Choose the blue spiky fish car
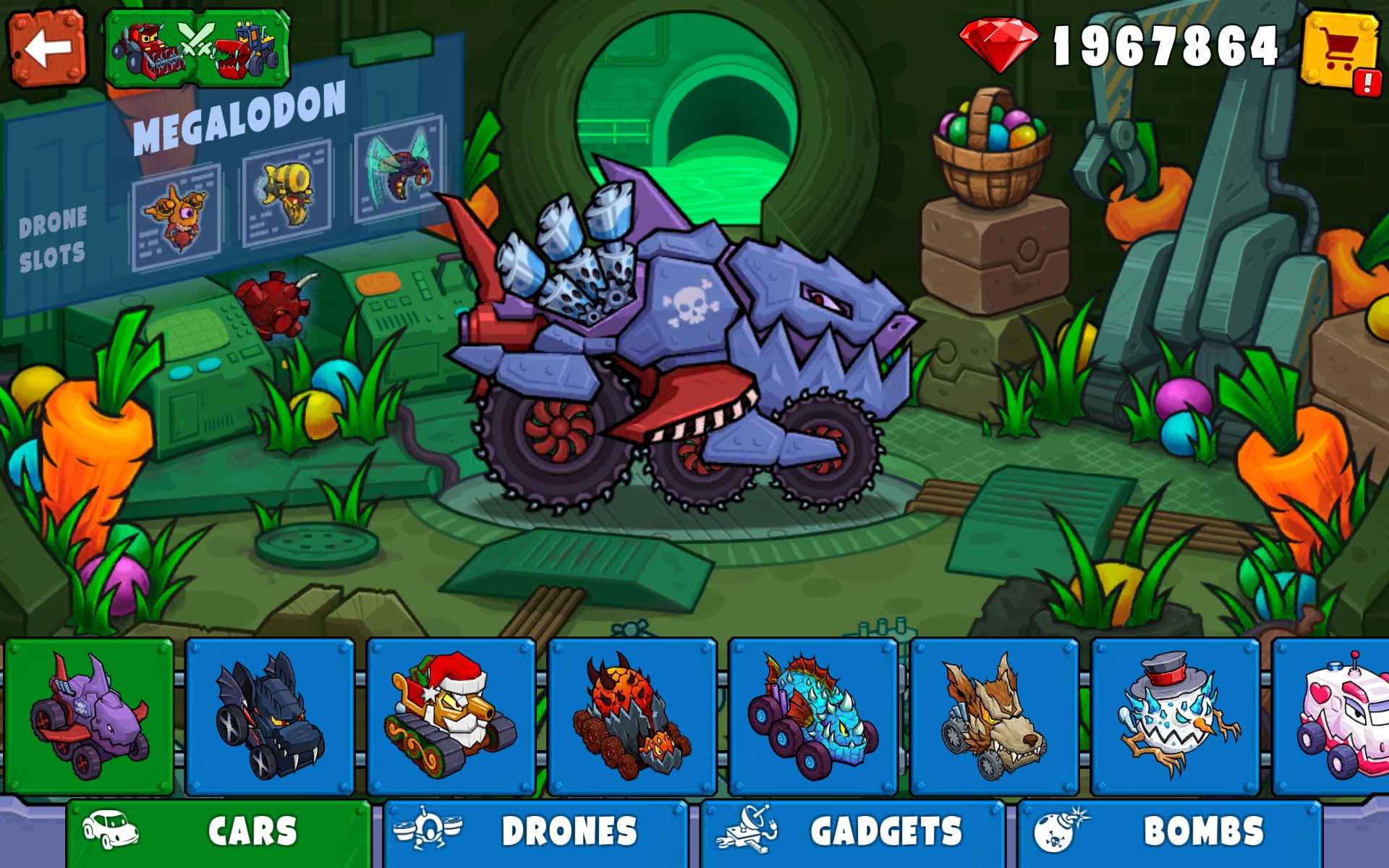 coord(813,716)
